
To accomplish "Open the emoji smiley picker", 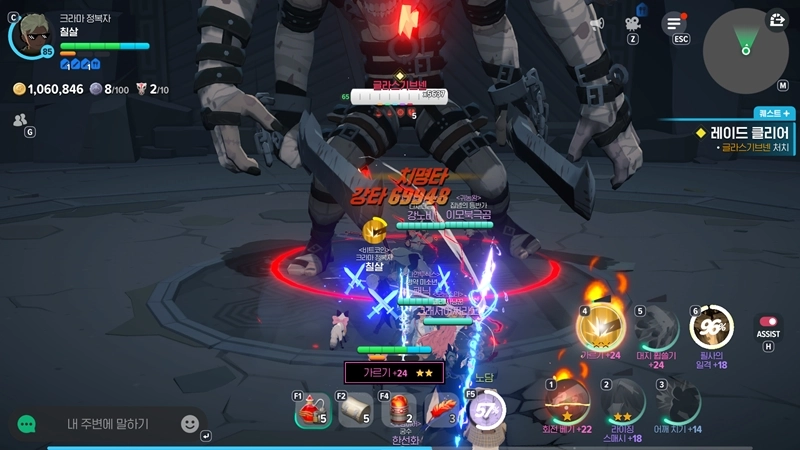I will point(190,424).
